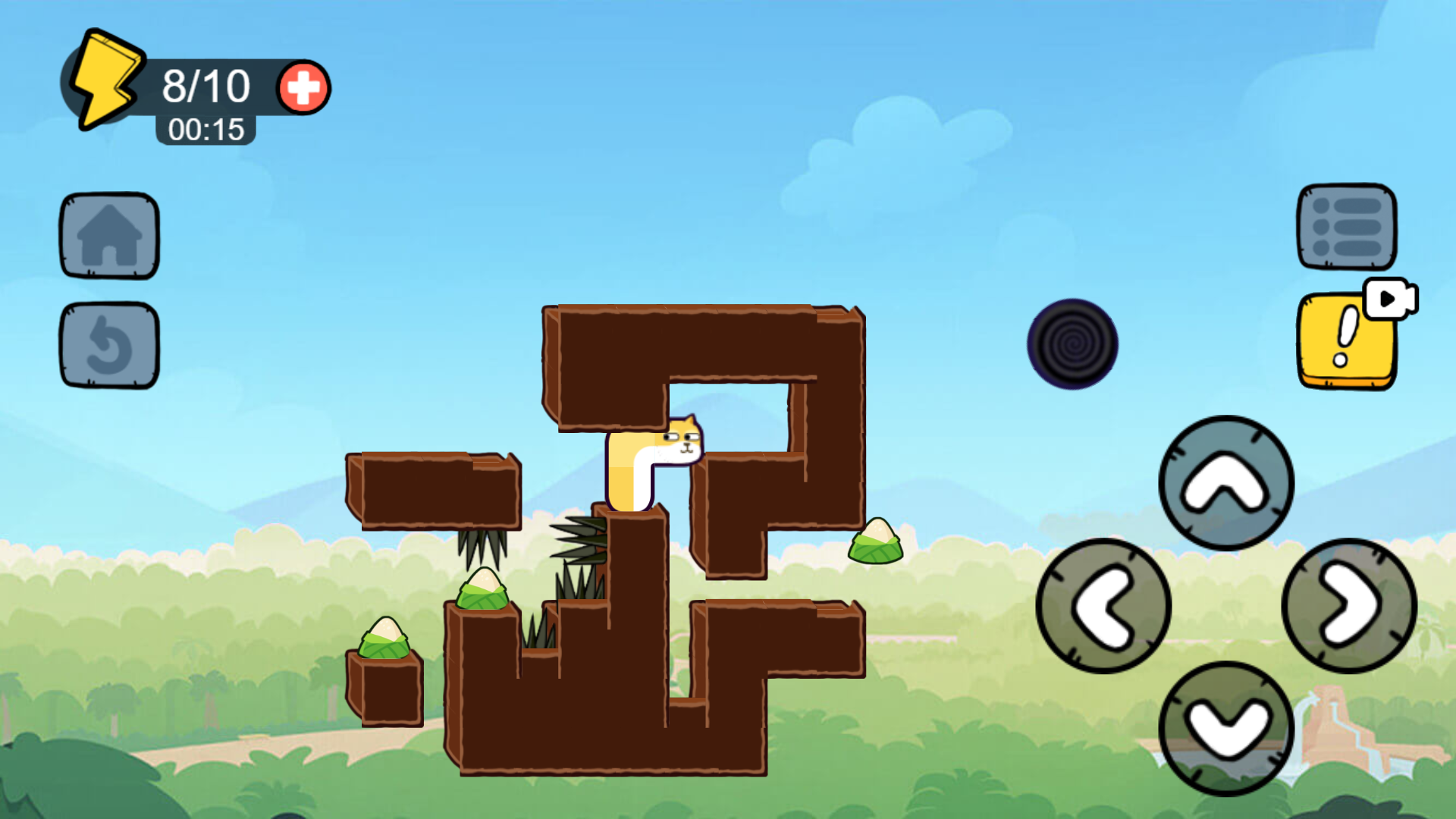Screen dimensions: 1456x819
Task: Tap the yellow exclamation hint button
Action: [x=1345, y=339]
